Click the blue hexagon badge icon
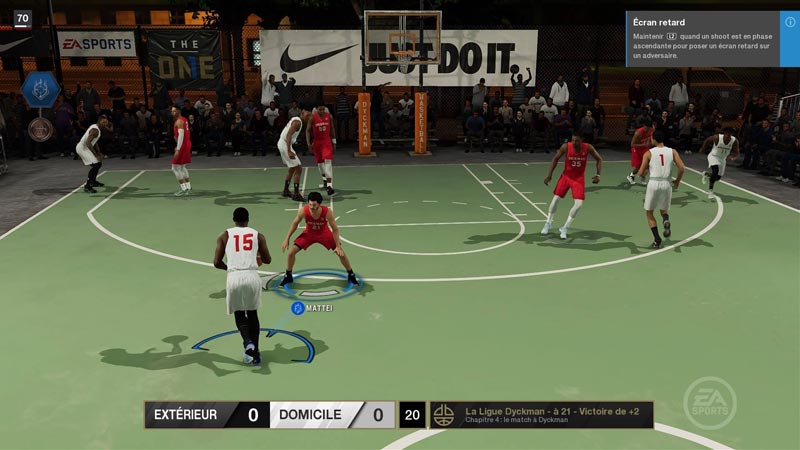 pos(40,89)
